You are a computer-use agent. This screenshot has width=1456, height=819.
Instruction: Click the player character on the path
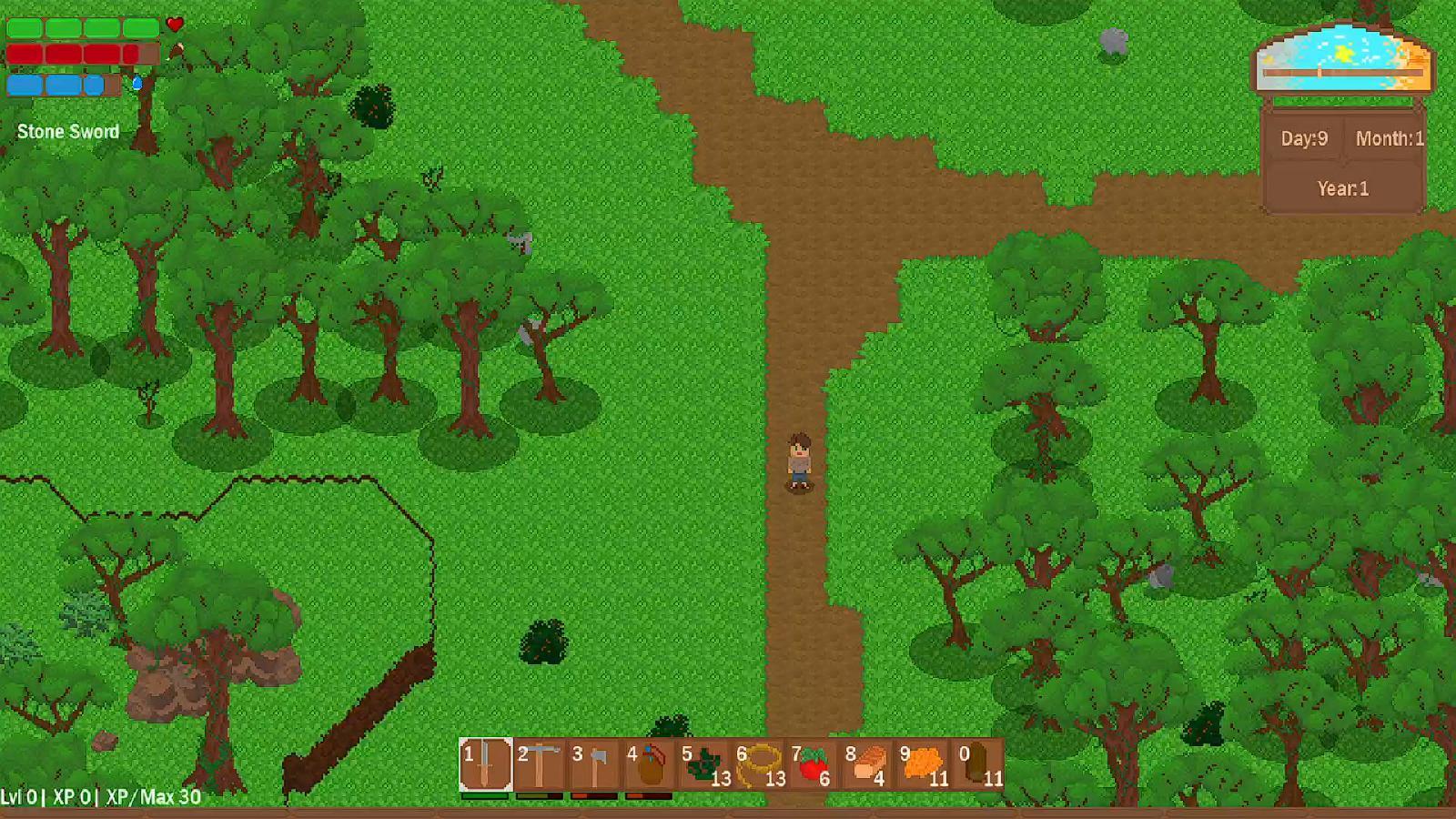(797, 464)
